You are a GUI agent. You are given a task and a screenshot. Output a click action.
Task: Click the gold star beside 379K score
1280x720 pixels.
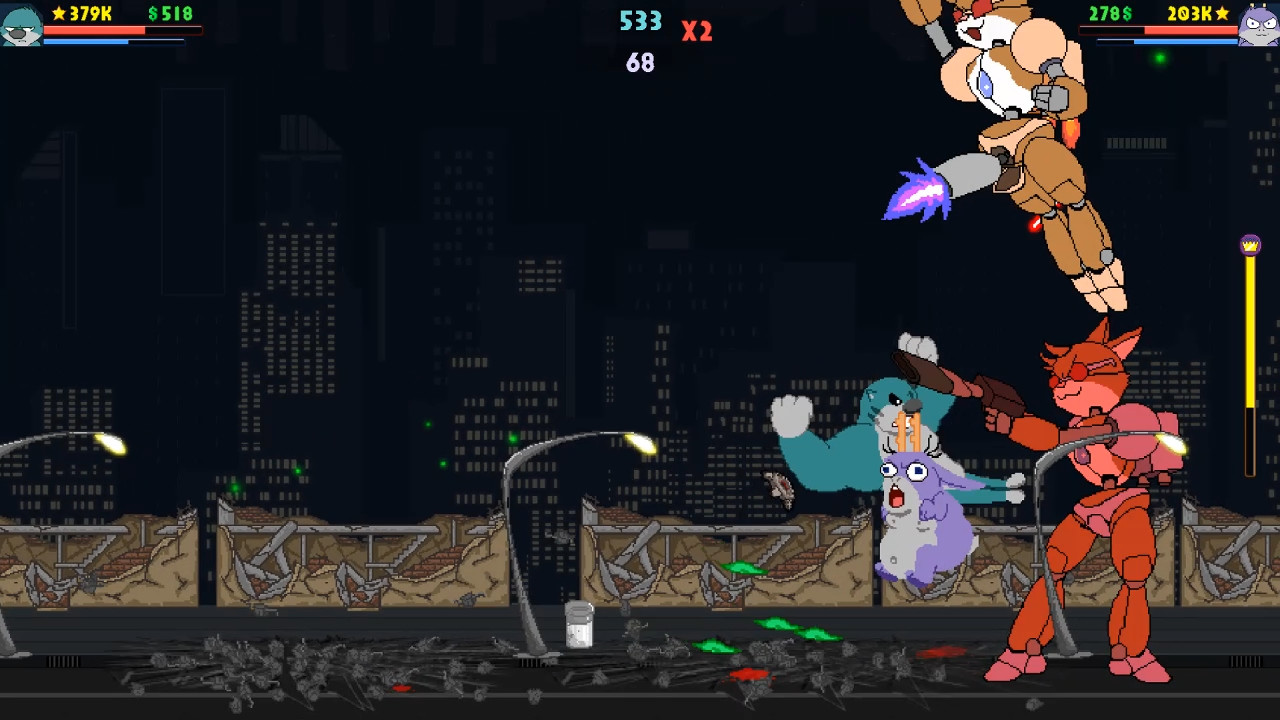point(60,14)
